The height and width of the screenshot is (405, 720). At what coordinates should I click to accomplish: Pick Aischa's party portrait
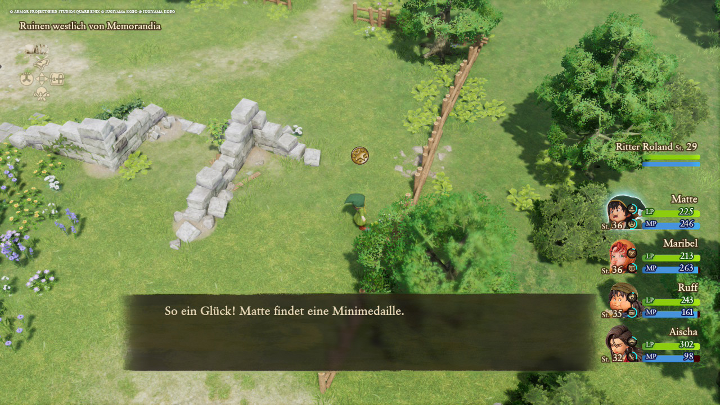(x=624, y=343)
